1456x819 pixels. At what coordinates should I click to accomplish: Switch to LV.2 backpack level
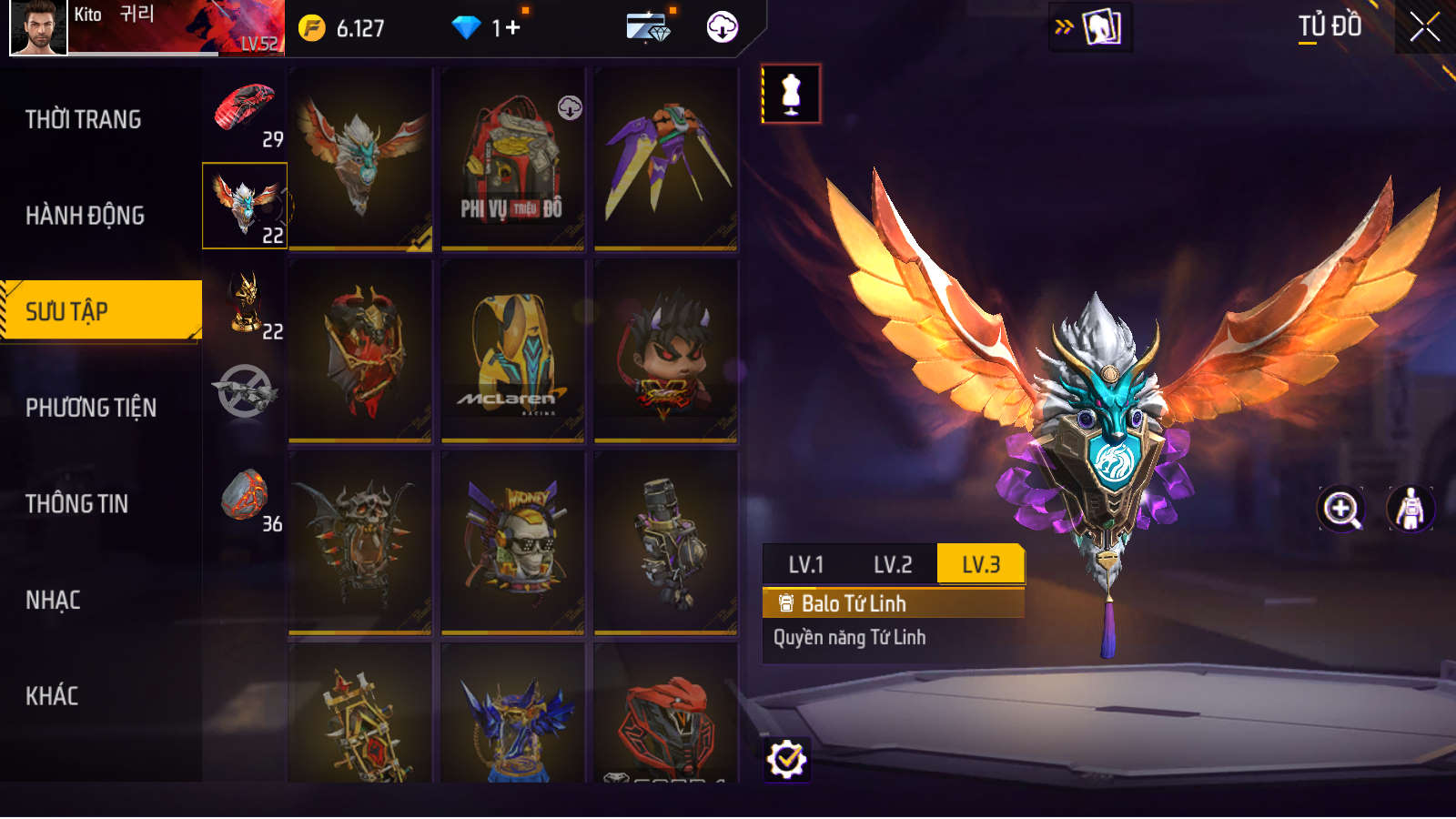click(893, 564)
